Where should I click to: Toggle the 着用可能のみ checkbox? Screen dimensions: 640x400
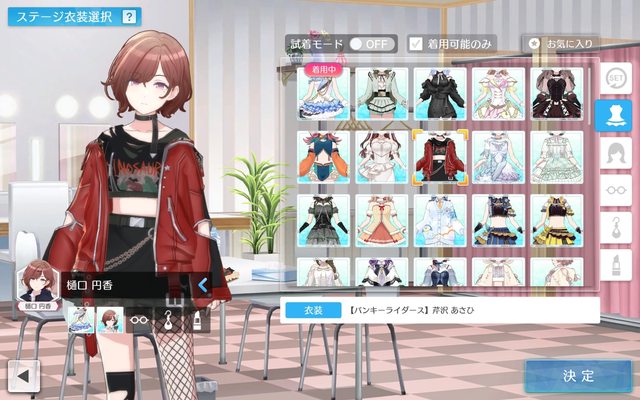[x=416, y=44]
